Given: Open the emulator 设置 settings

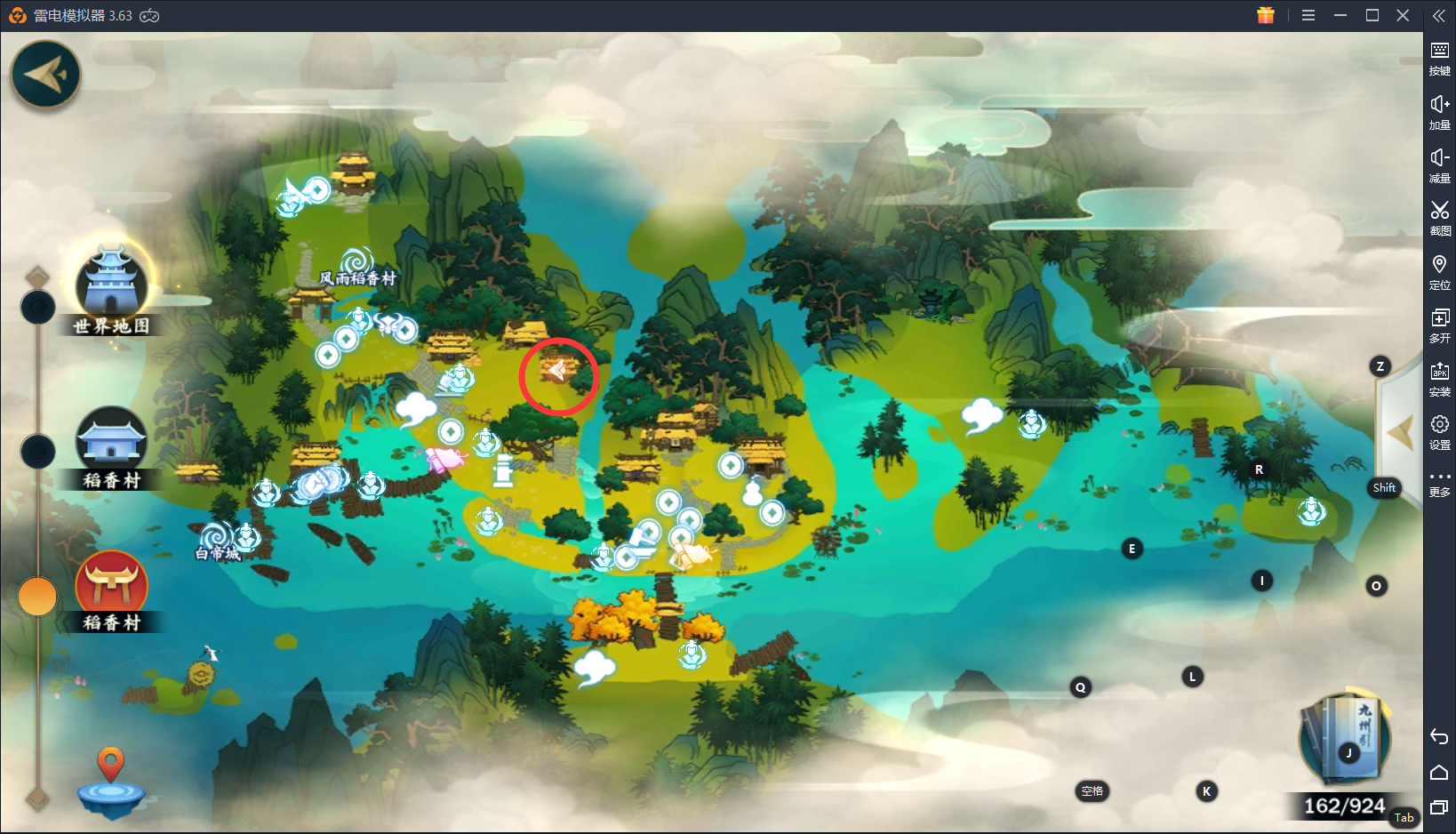Looking at the screenshot, I should tap(1439, 430).
